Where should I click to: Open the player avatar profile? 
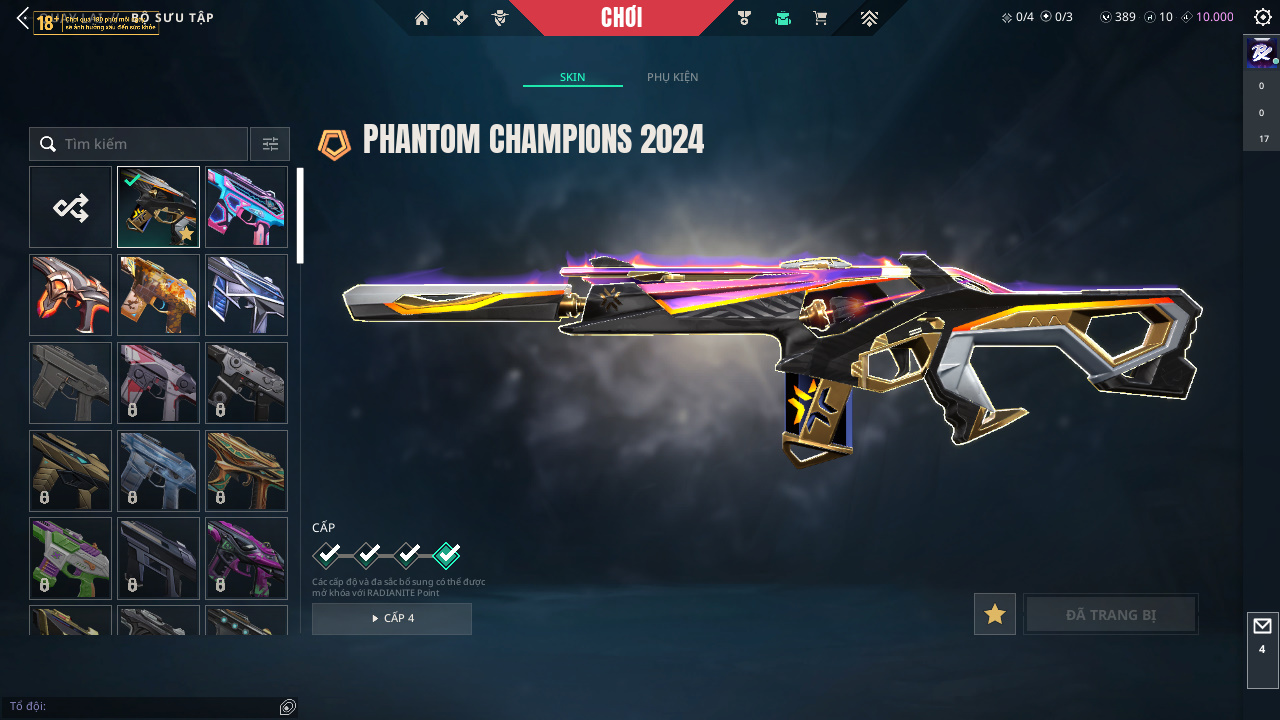1261,51
